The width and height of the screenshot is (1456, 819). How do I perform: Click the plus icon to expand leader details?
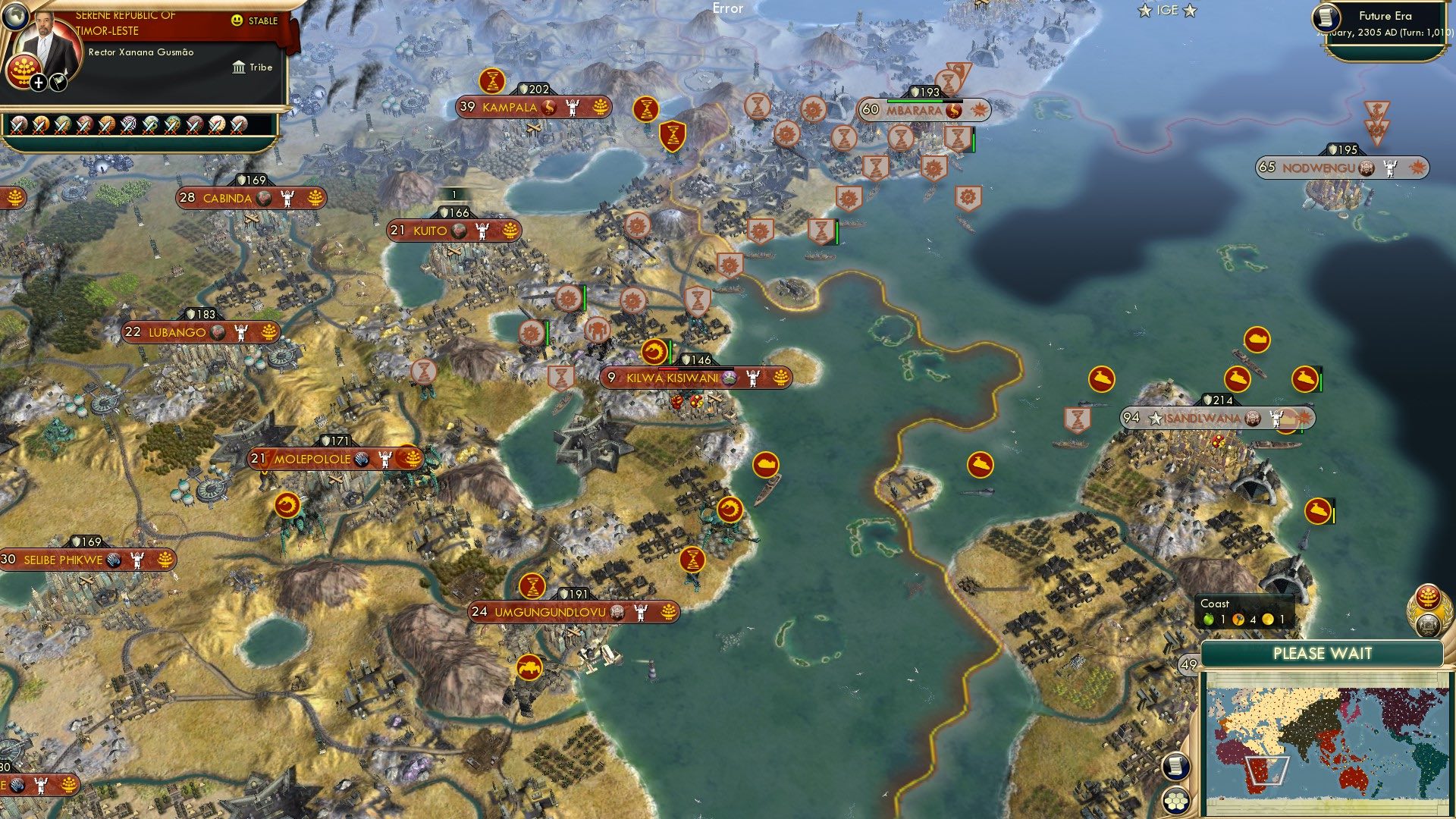(x=38, y=83)
